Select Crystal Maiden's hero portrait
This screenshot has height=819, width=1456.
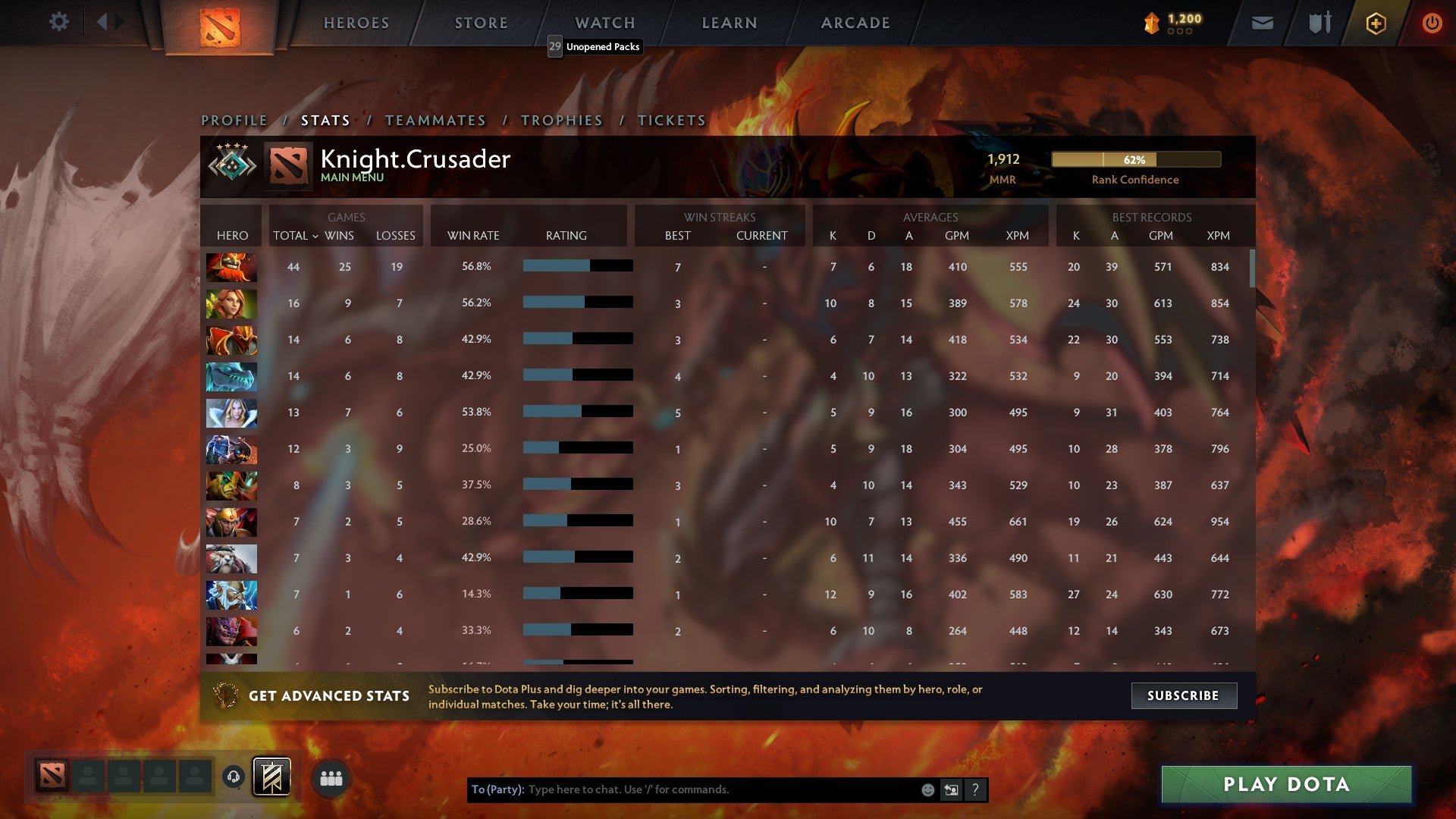(x=231, y=412)
